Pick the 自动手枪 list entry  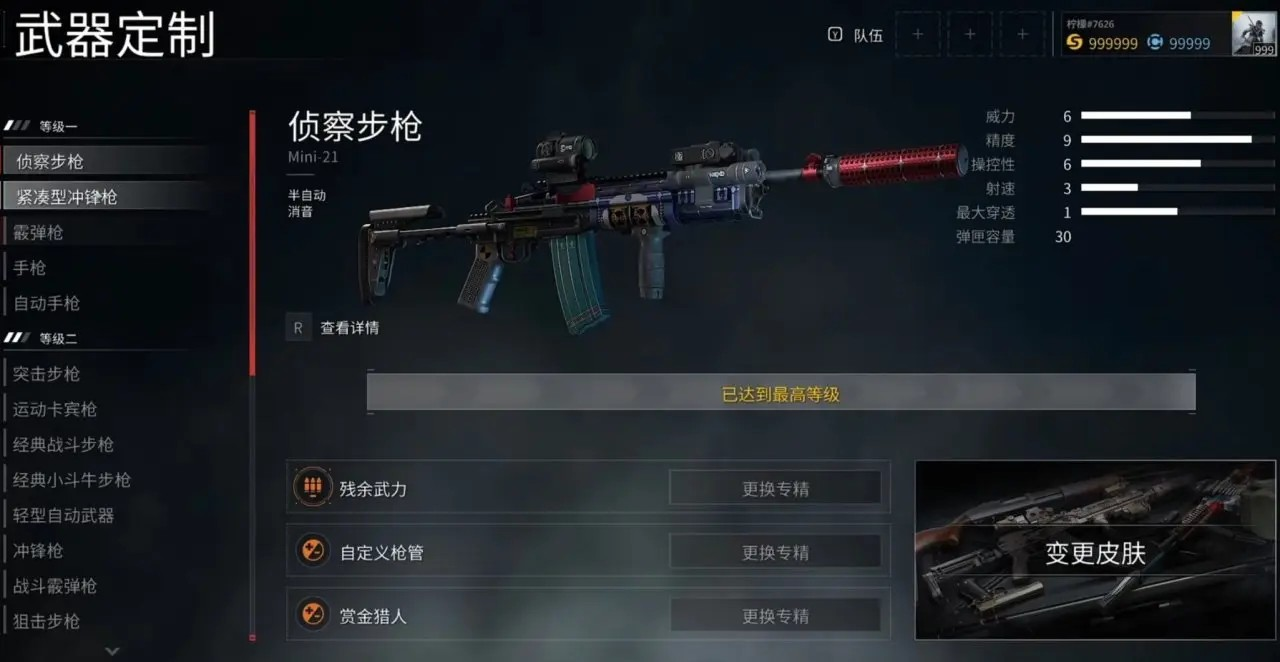pyautogui.click(x=47, y=303)
